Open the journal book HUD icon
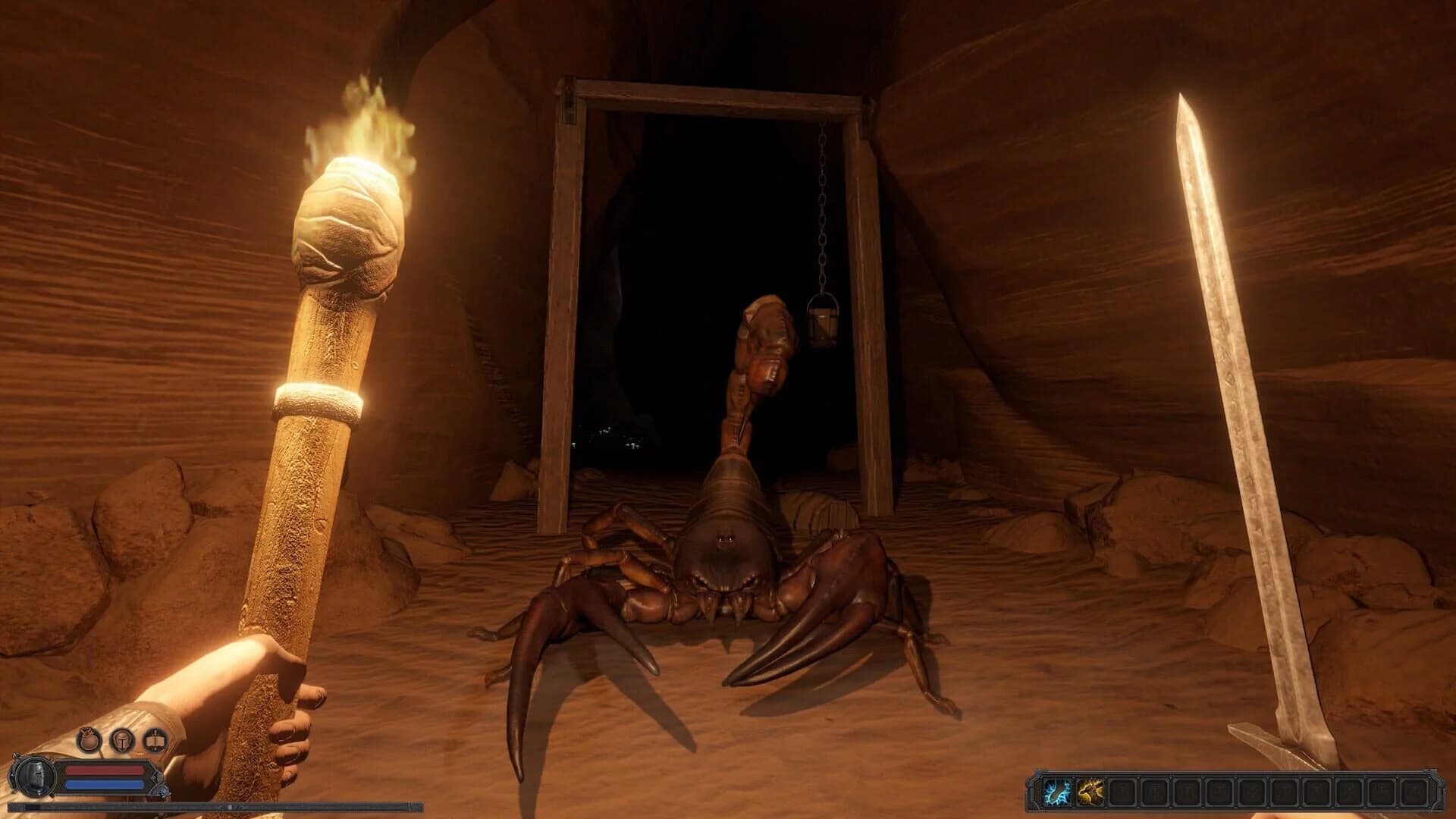 [154, 741]
